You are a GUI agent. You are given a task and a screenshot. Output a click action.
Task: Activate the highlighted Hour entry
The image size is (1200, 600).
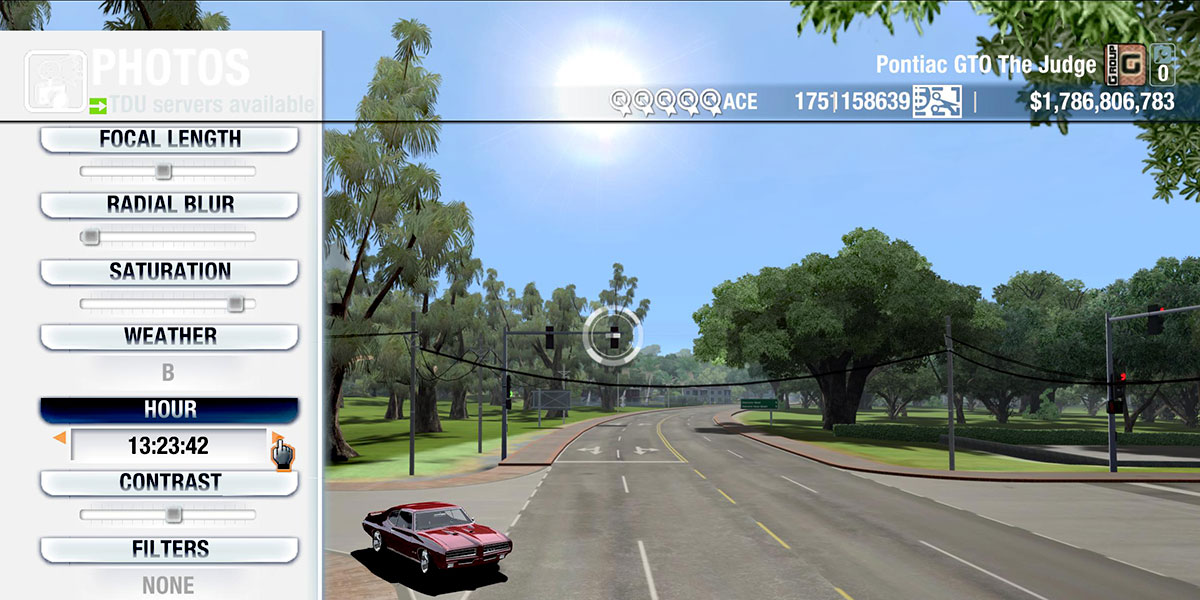point(169,410)
